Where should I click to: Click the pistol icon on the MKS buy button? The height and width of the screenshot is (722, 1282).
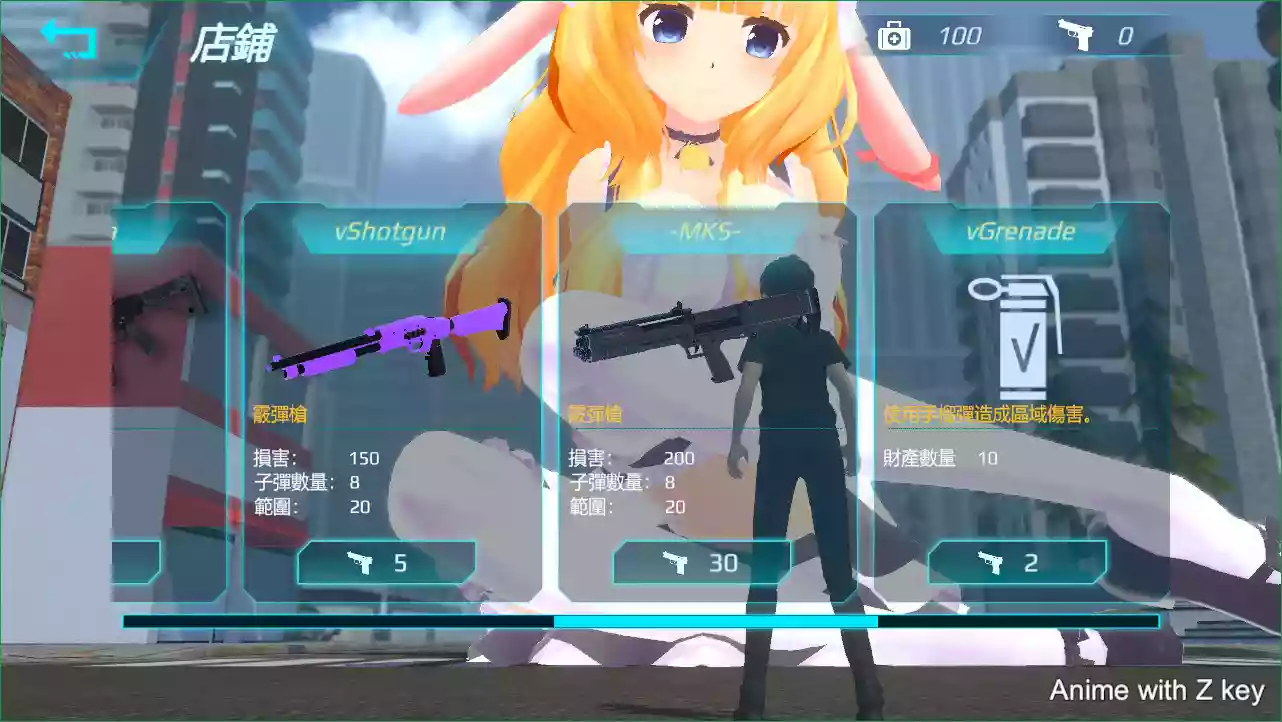[675, 562]
